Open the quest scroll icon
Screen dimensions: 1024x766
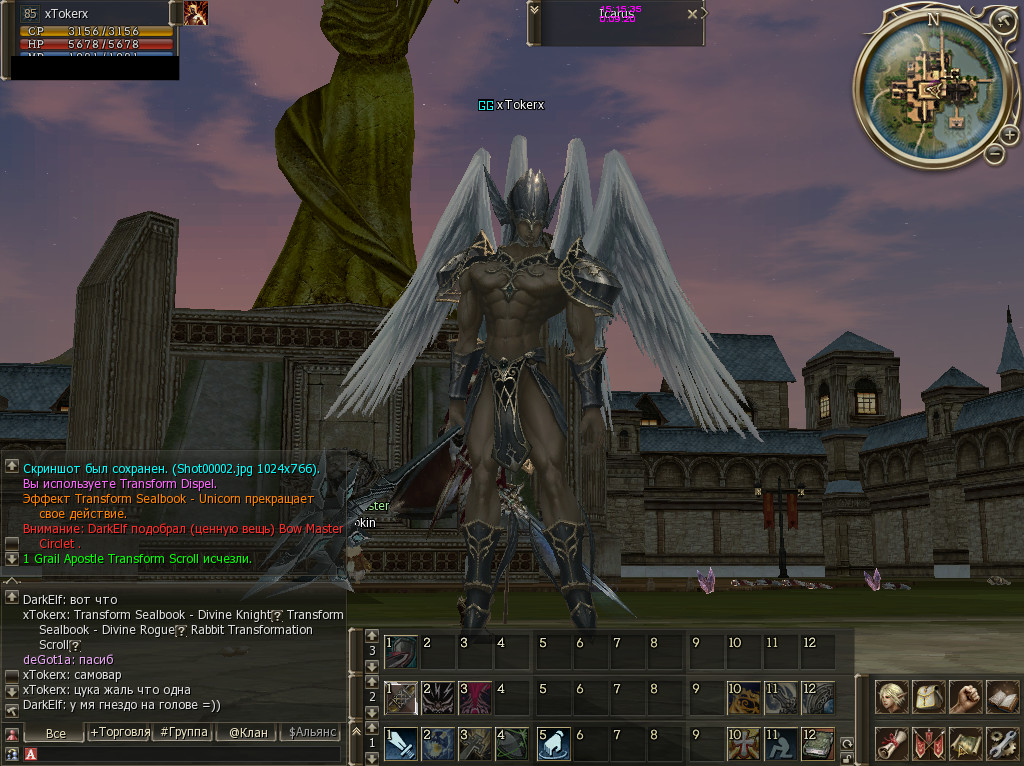click(892, 743)
